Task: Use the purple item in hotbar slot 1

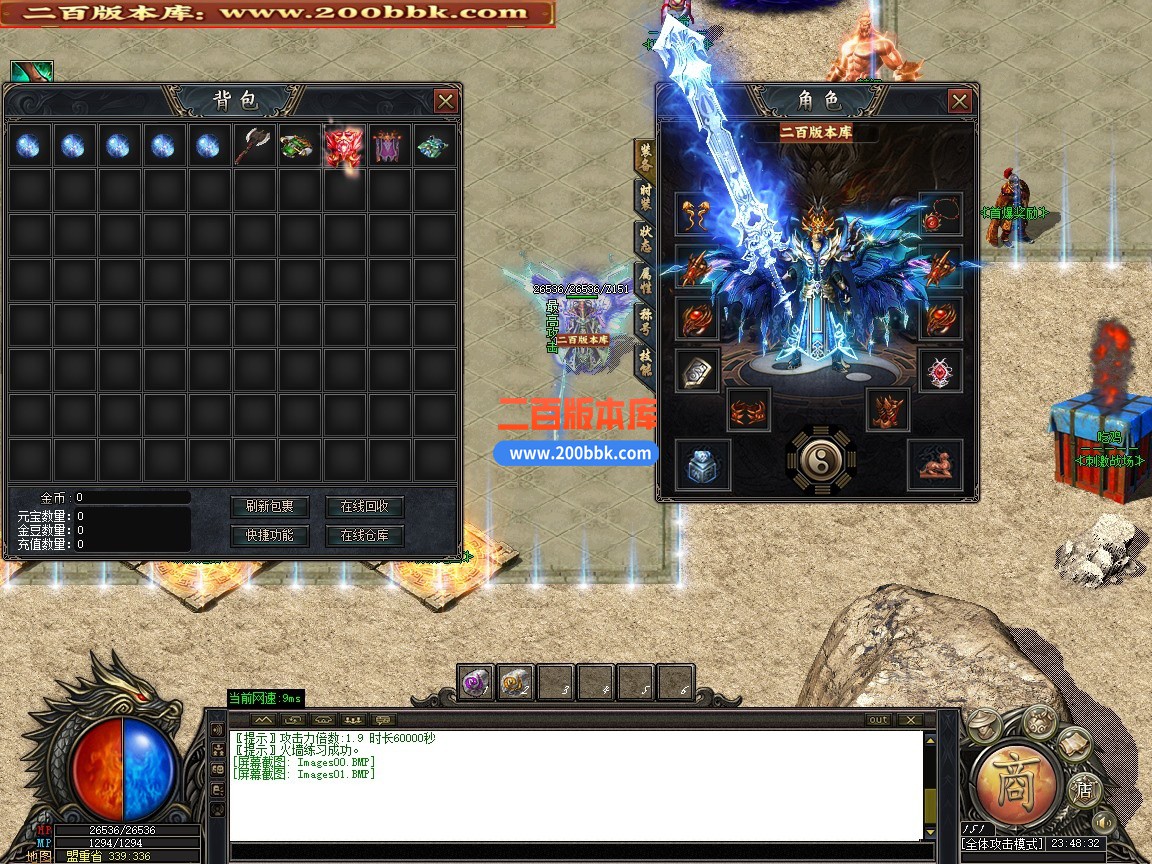Action: 476,682
